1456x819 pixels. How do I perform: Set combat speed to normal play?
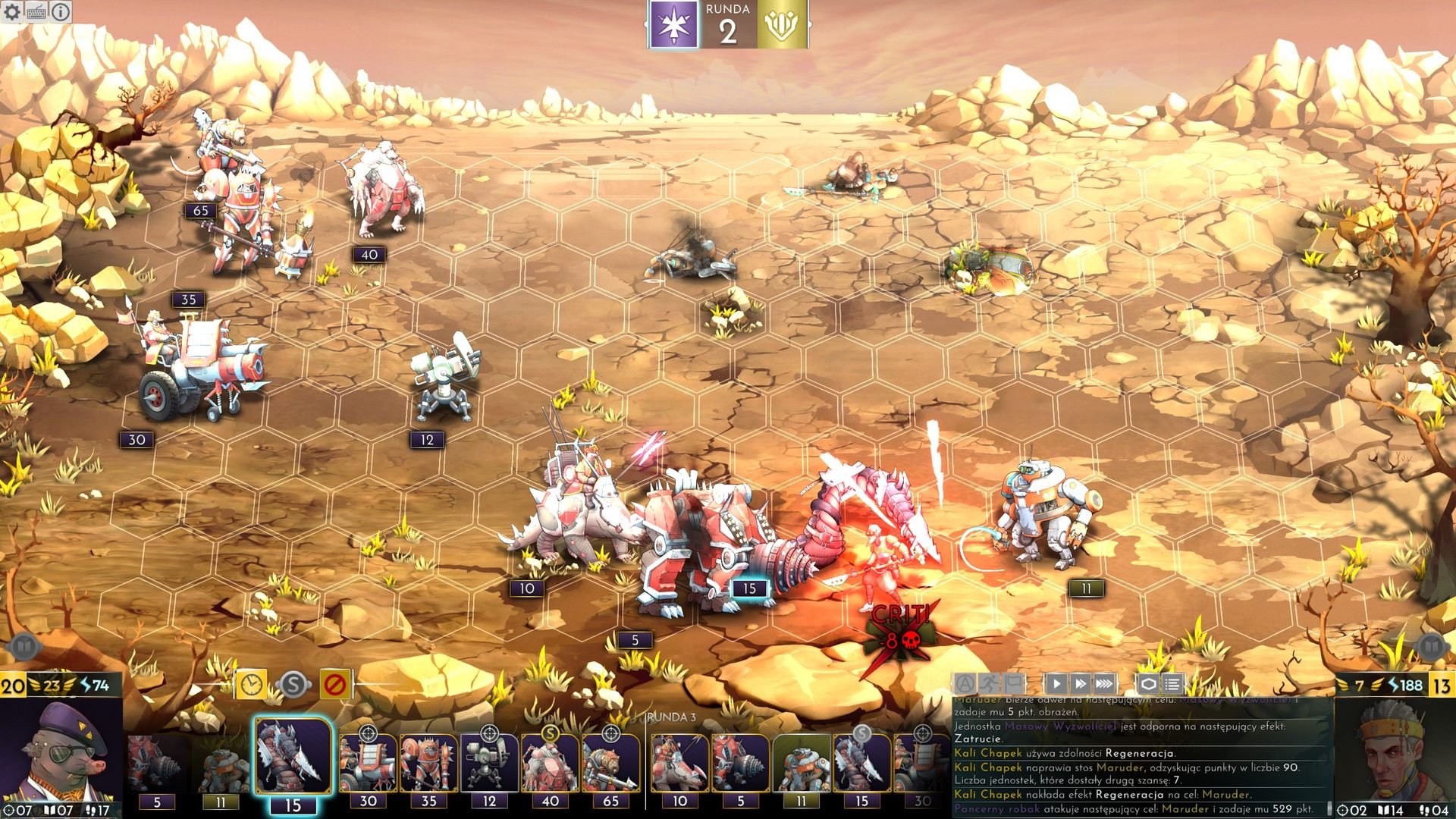click(1056, 684)
